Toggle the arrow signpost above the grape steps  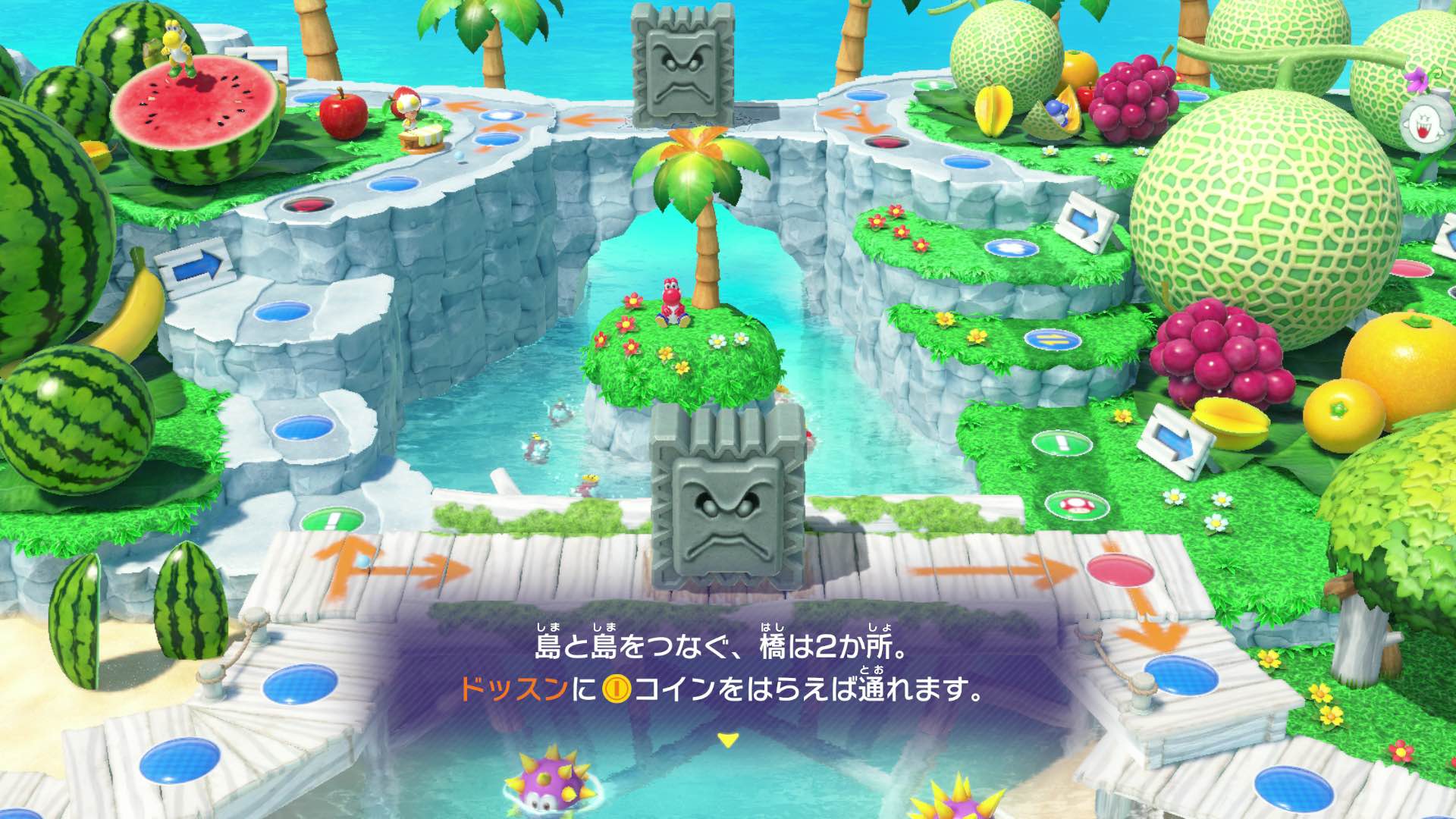coord(1174,440)
